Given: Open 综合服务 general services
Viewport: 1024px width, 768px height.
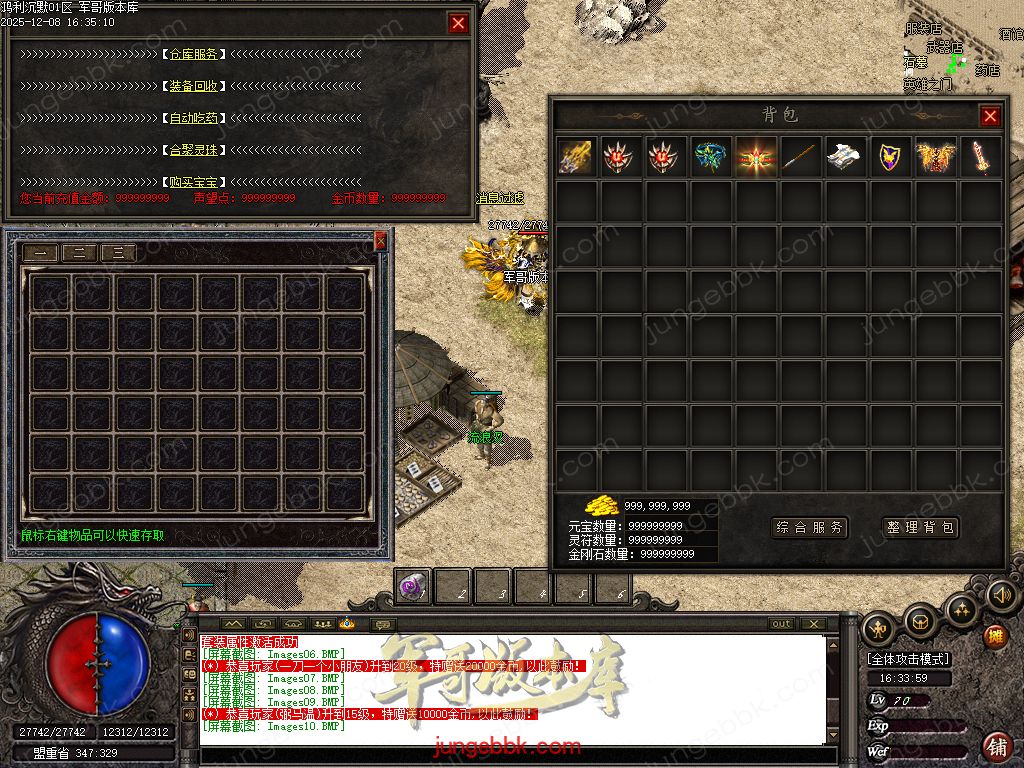Looking at the screenshot, I should coord(810,527).
